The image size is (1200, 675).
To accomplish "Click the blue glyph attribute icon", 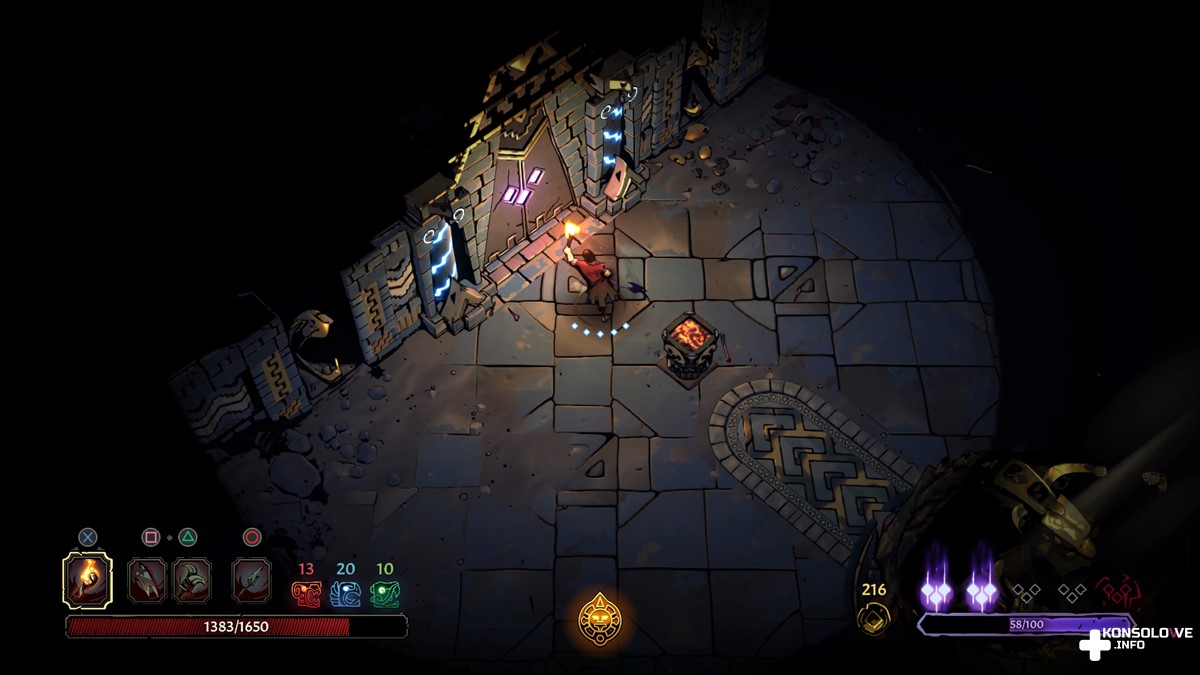I will [345, 594].
